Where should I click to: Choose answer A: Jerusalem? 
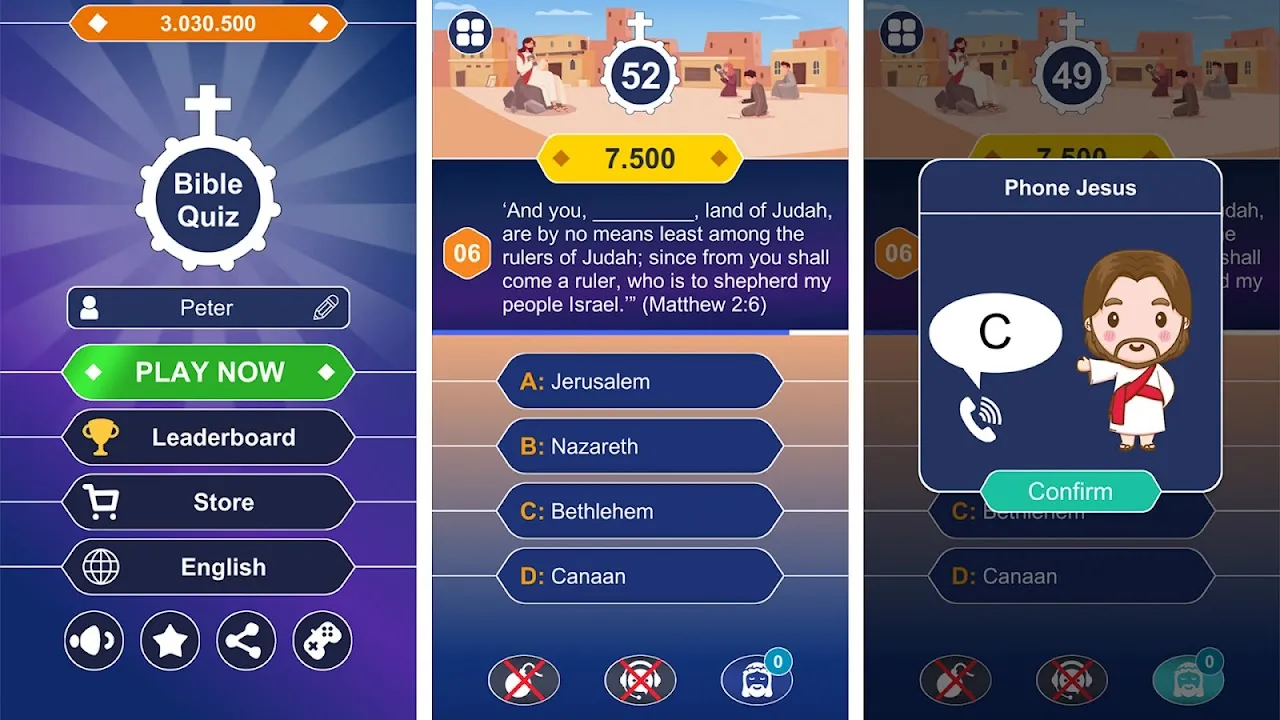click(x=640, y=381)
